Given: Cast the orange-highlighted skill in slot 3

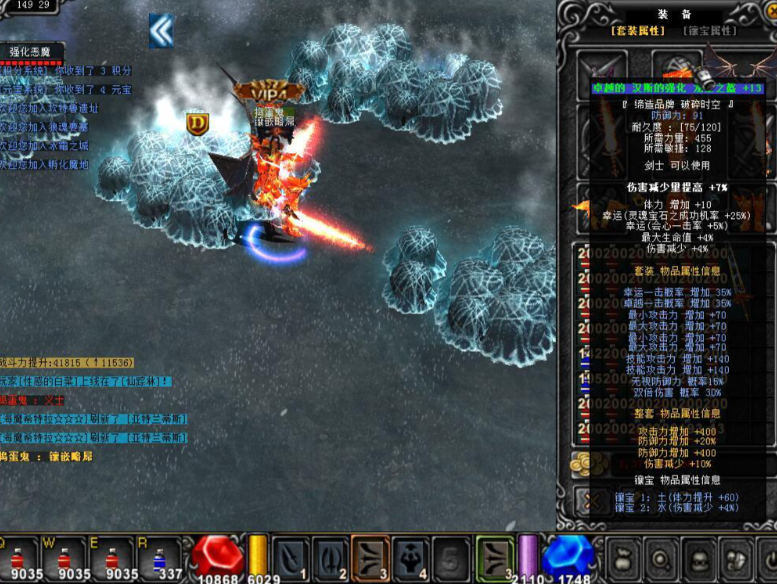Looking at the screenshot, I should tap(370, 556).
